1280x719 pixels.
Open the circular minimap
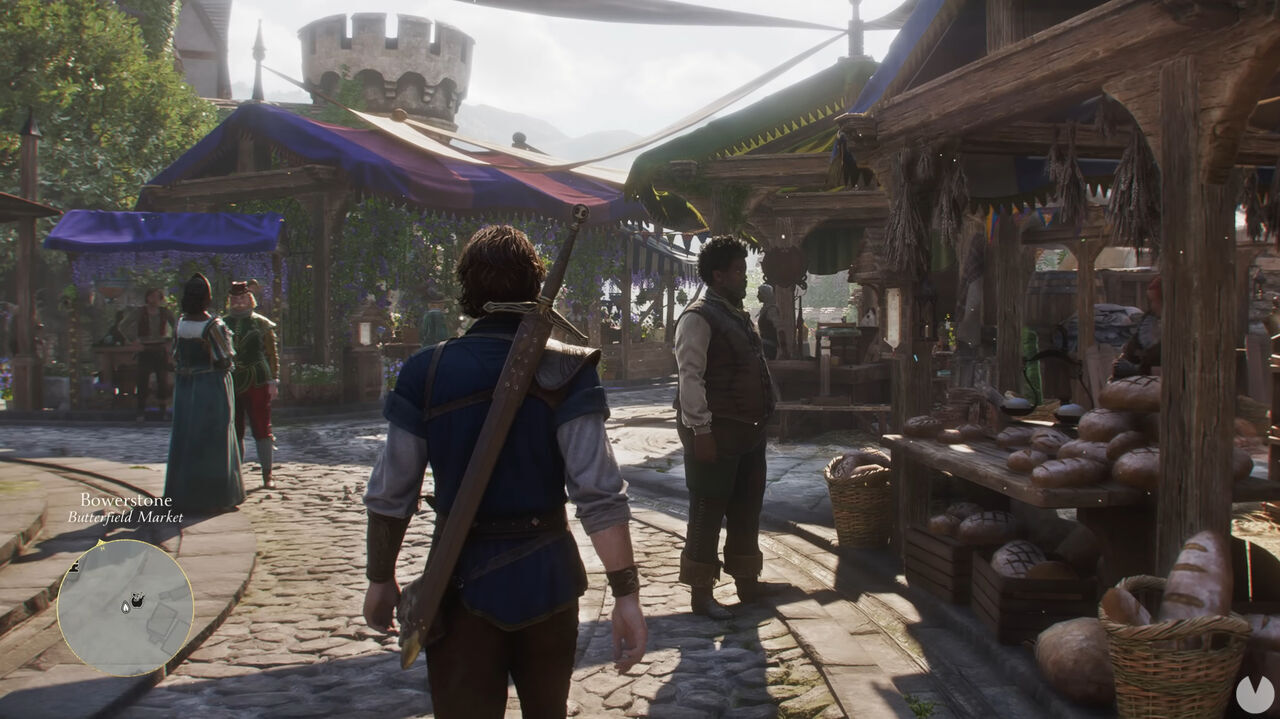point(125,607)
